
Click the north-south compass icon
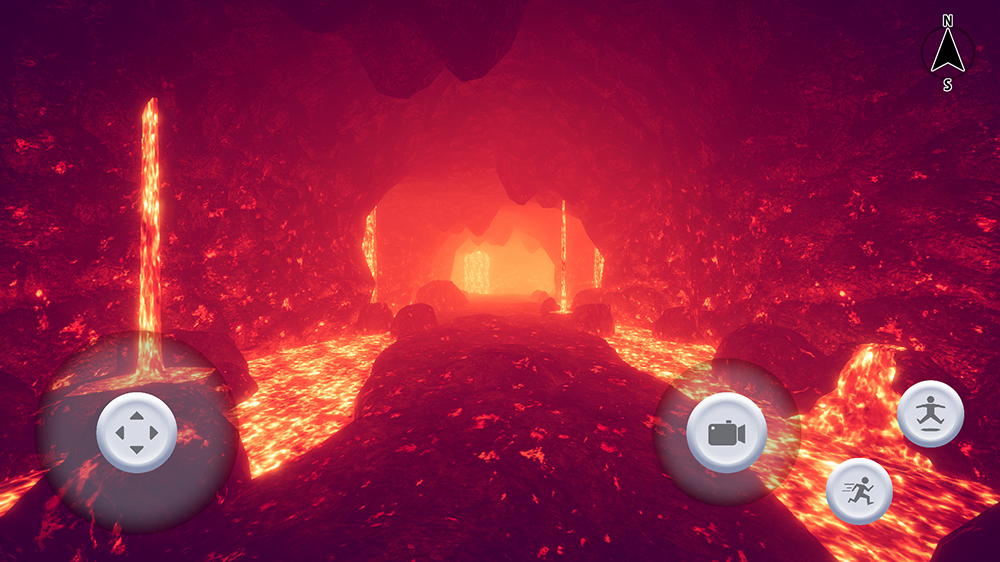click(946, 53)
